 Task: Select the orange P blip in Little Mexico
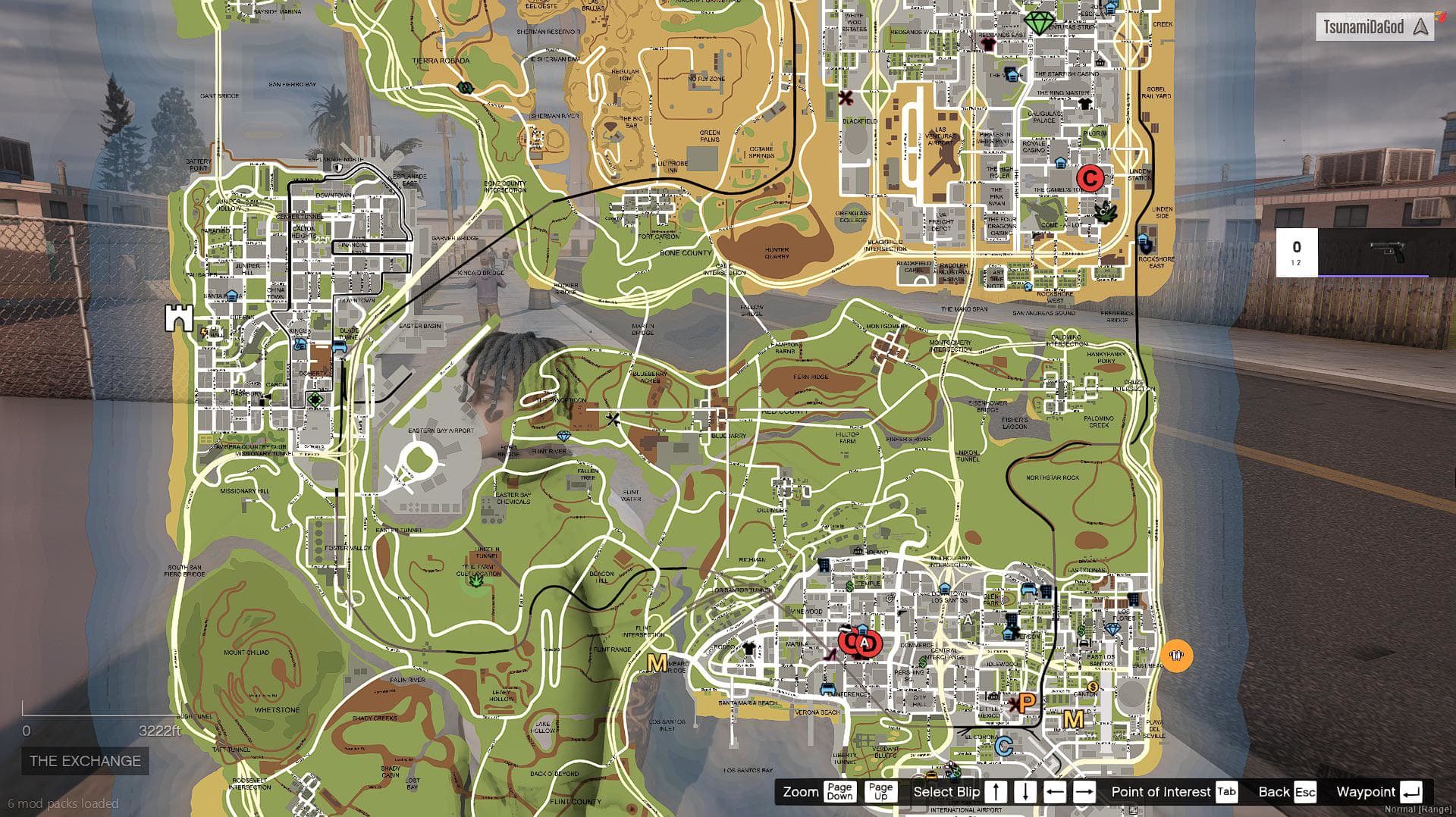click(1026, 702)
